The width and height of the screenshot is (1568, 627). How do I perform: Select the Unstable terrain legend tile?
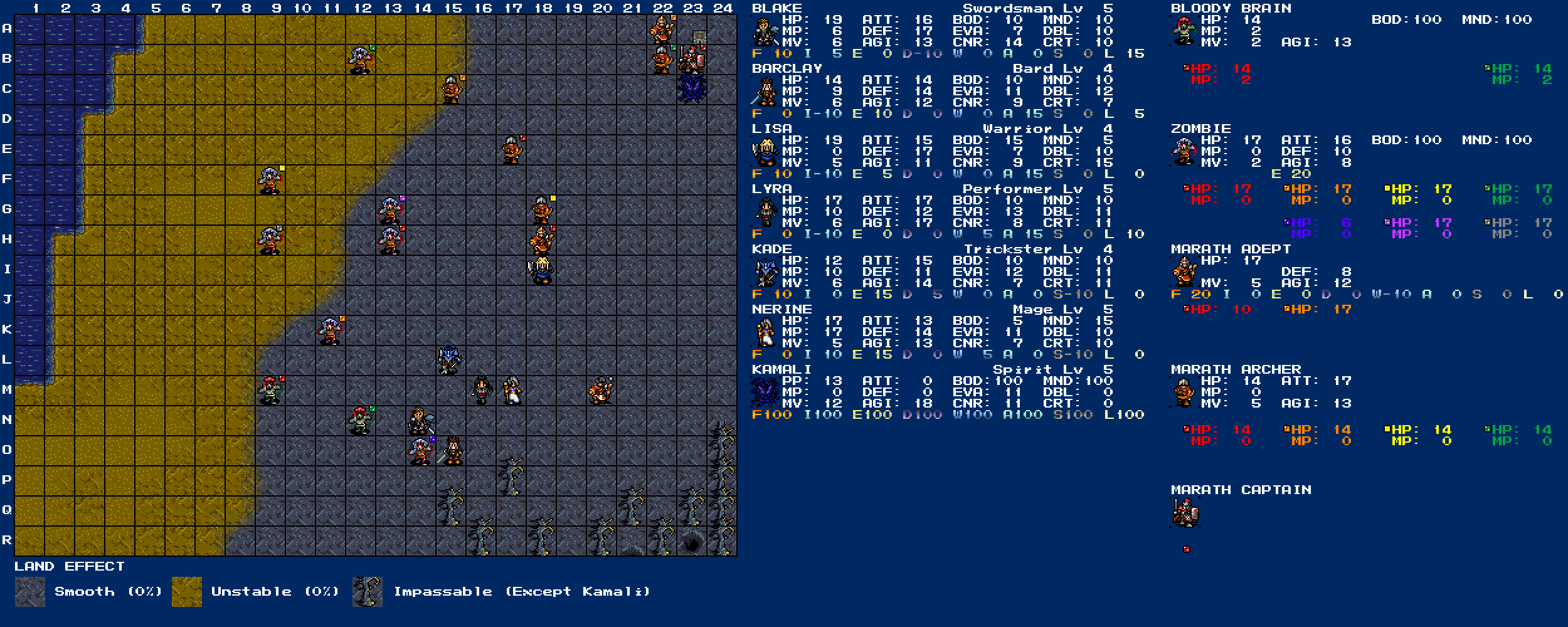187,592
